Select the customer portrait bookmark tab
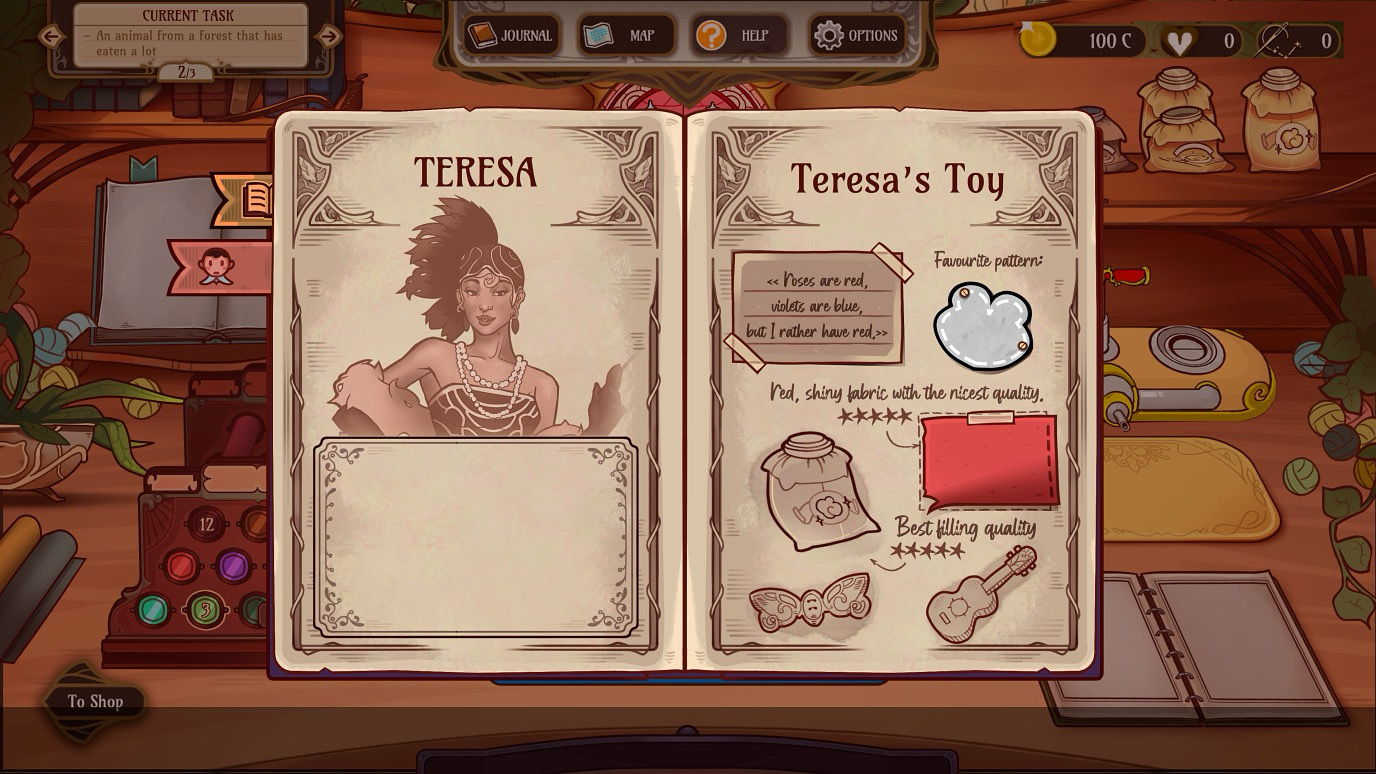Screen dimensions: 1376x774 218,266
